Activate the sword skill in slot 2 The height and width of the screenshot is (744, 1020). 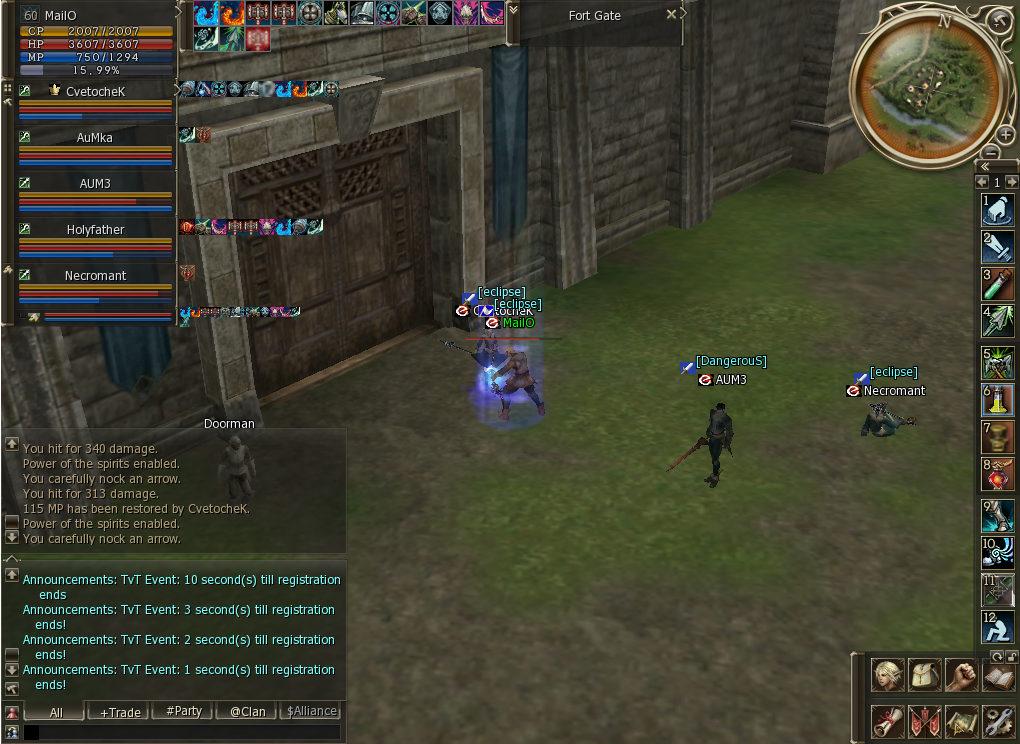[x=998, y=246]
